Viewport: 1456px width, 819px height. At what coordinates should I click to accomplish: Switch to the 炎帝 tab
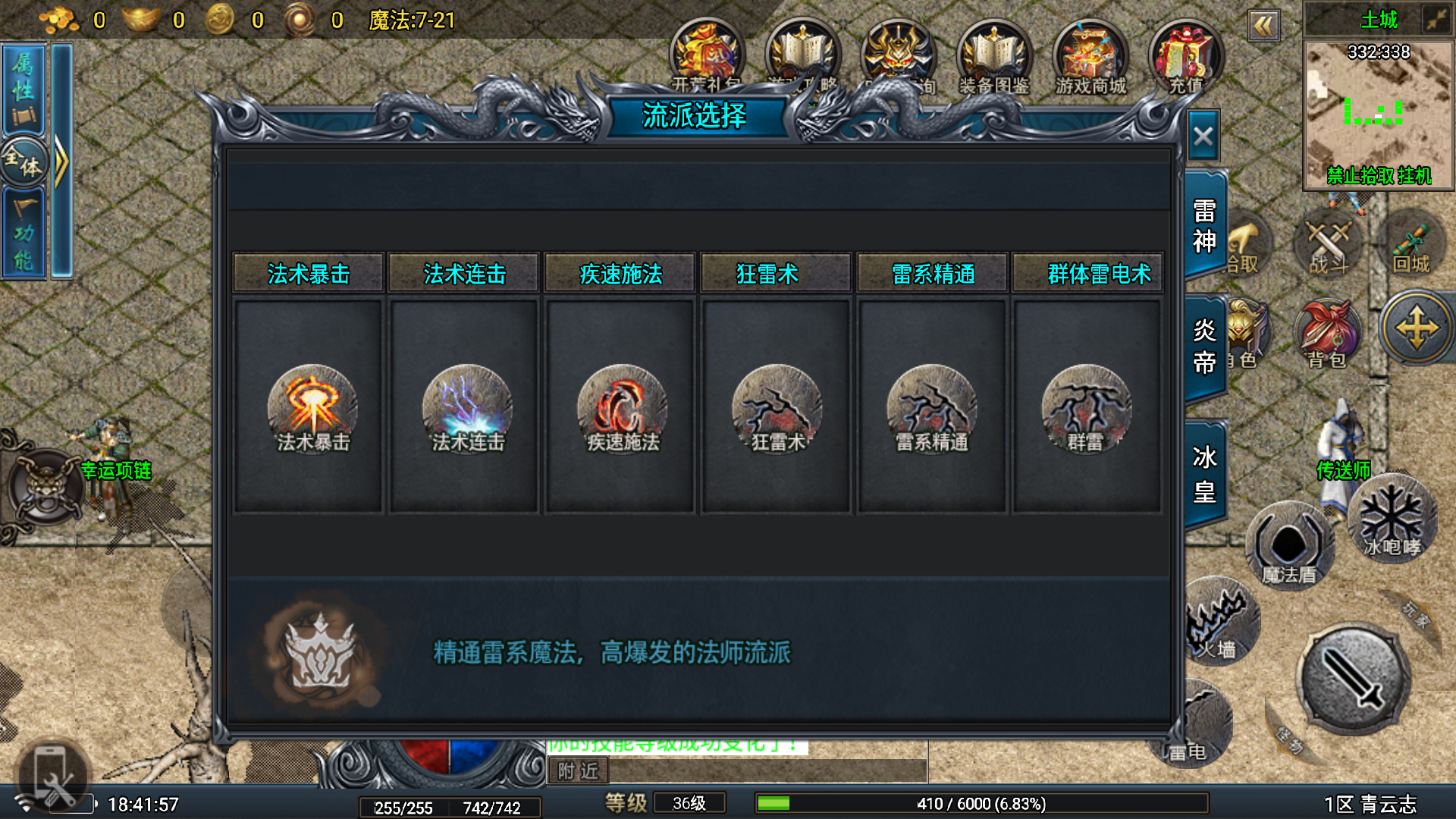pos(1204,346)
